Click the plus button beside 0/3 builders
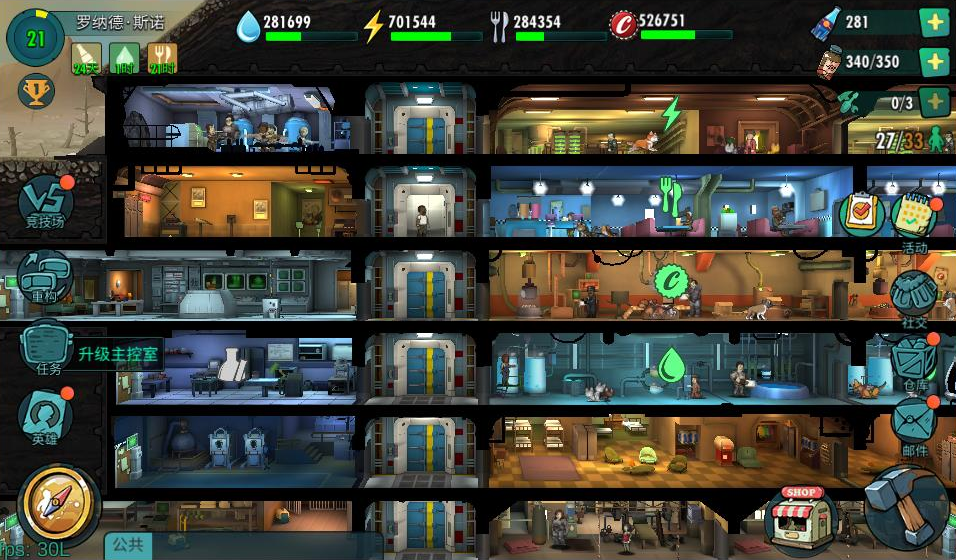Screen dimensions: 956x560 934,101
